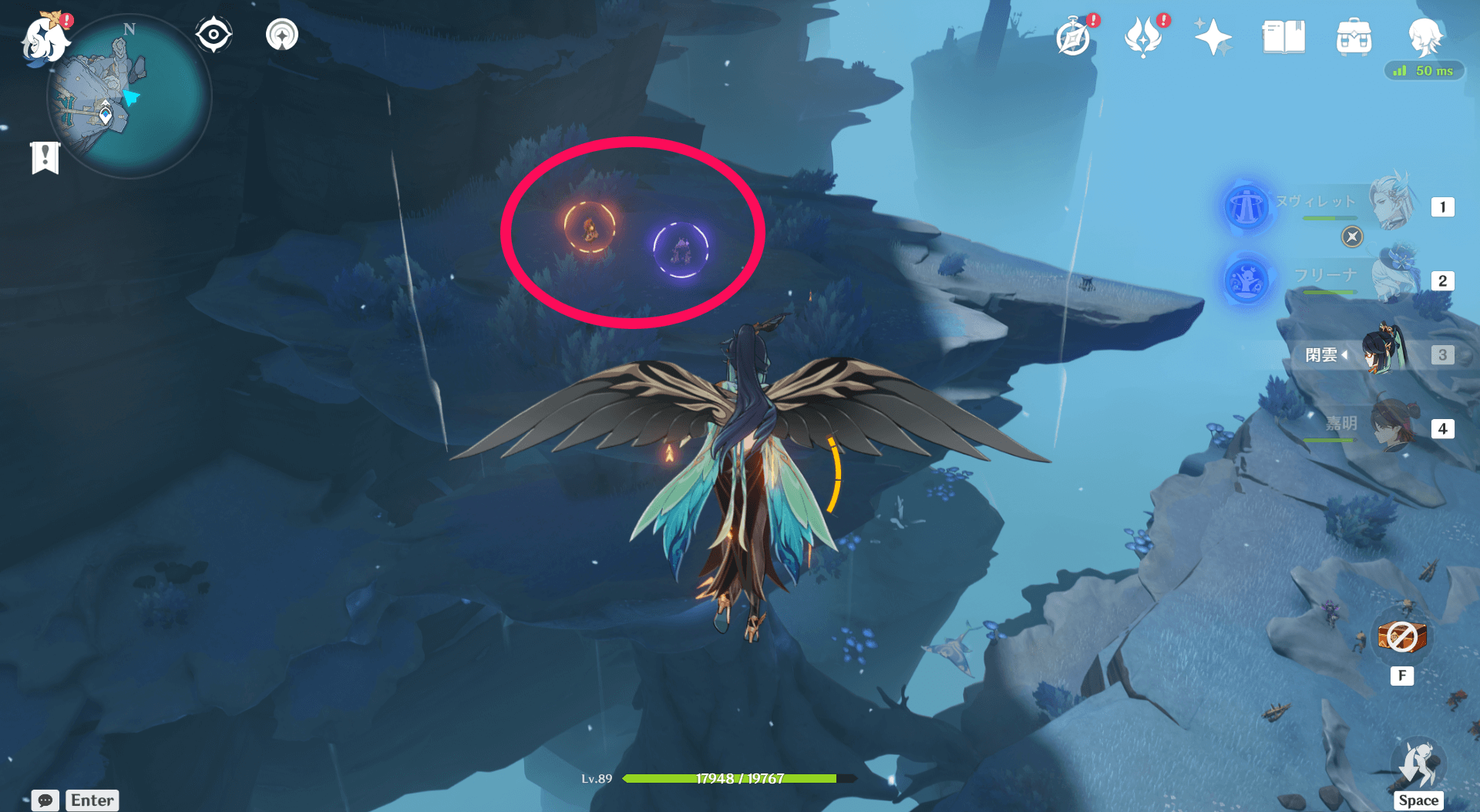
Task: Select the quest flag icon below the minimap
Action: coord(45,157)
